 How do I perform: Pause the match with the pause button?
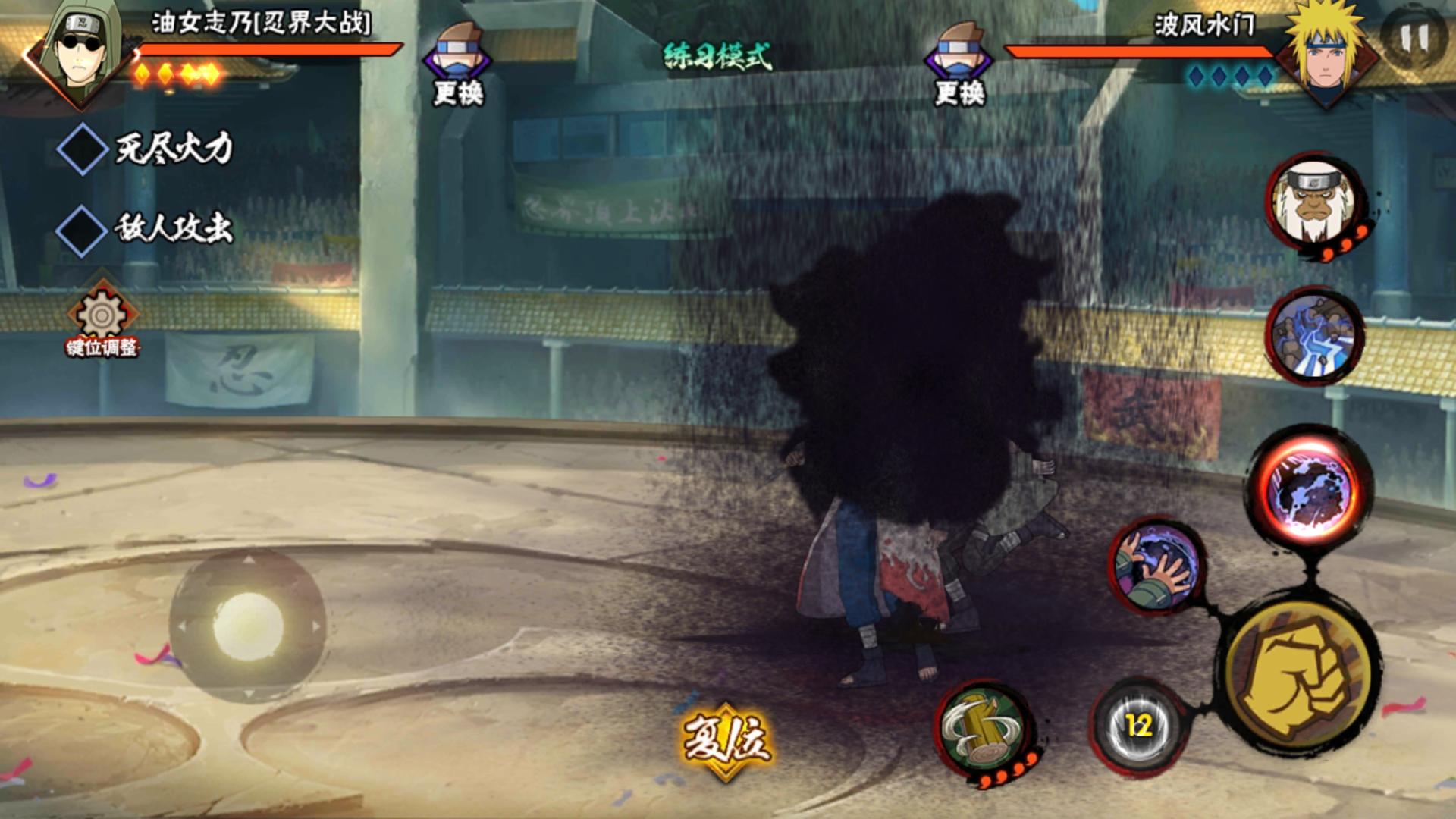[1415, 38]
